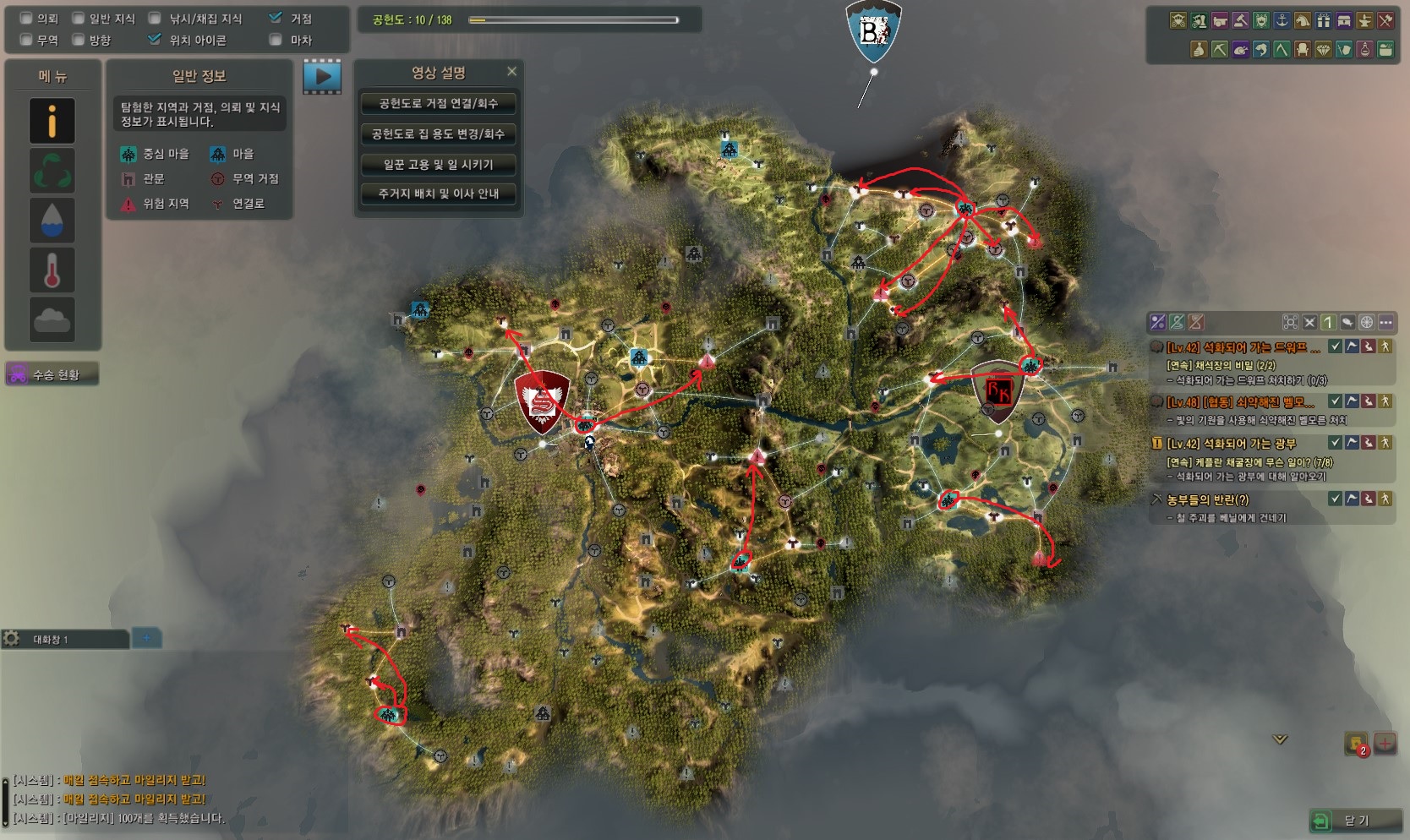Toggle the 마차 checkbox
Viewport: 1410px width, 840px height.
point(276,40)
